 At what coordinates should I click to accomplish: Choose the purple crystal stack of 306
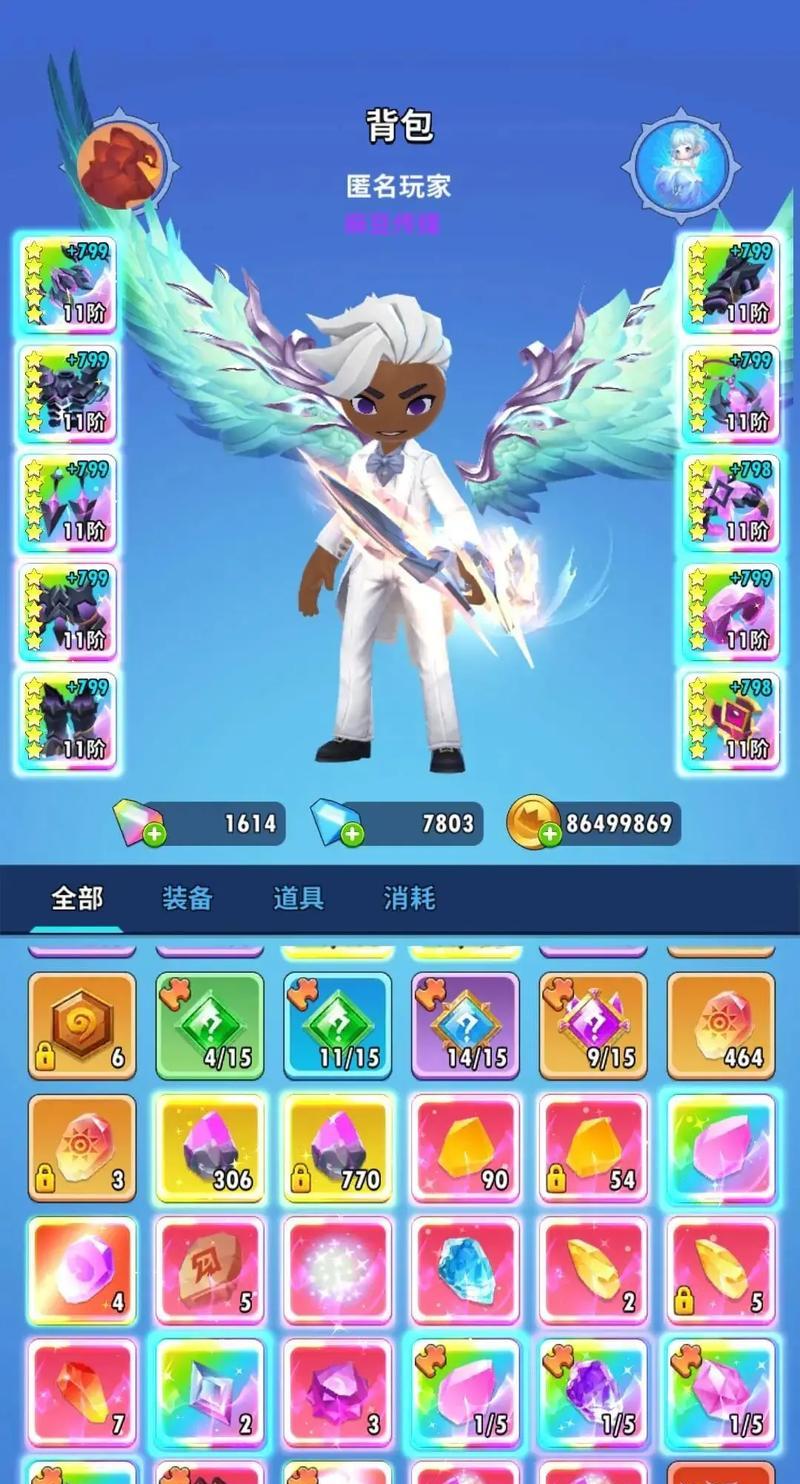click(210, 1148)
